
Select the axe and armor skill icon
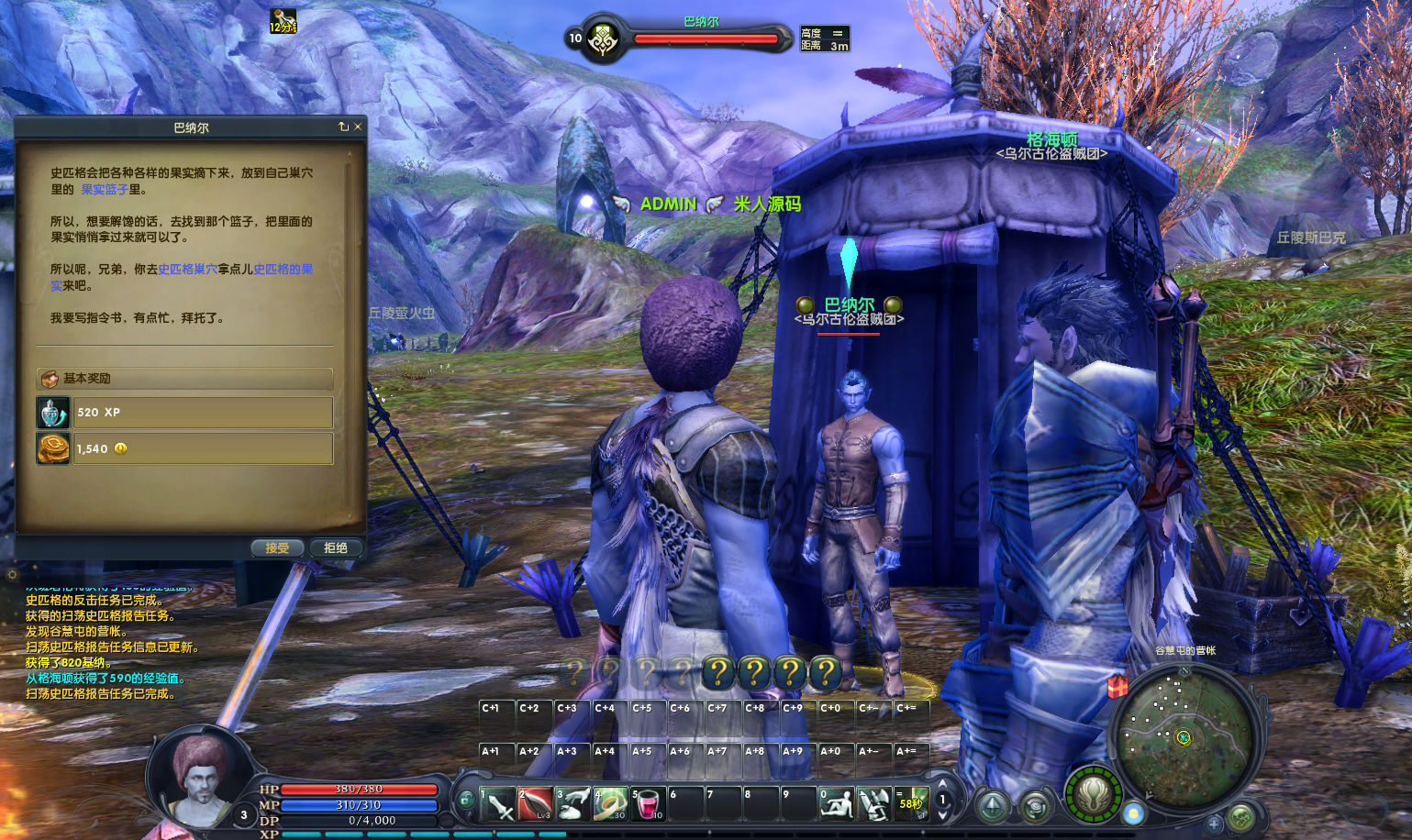[x=873, y=803]
